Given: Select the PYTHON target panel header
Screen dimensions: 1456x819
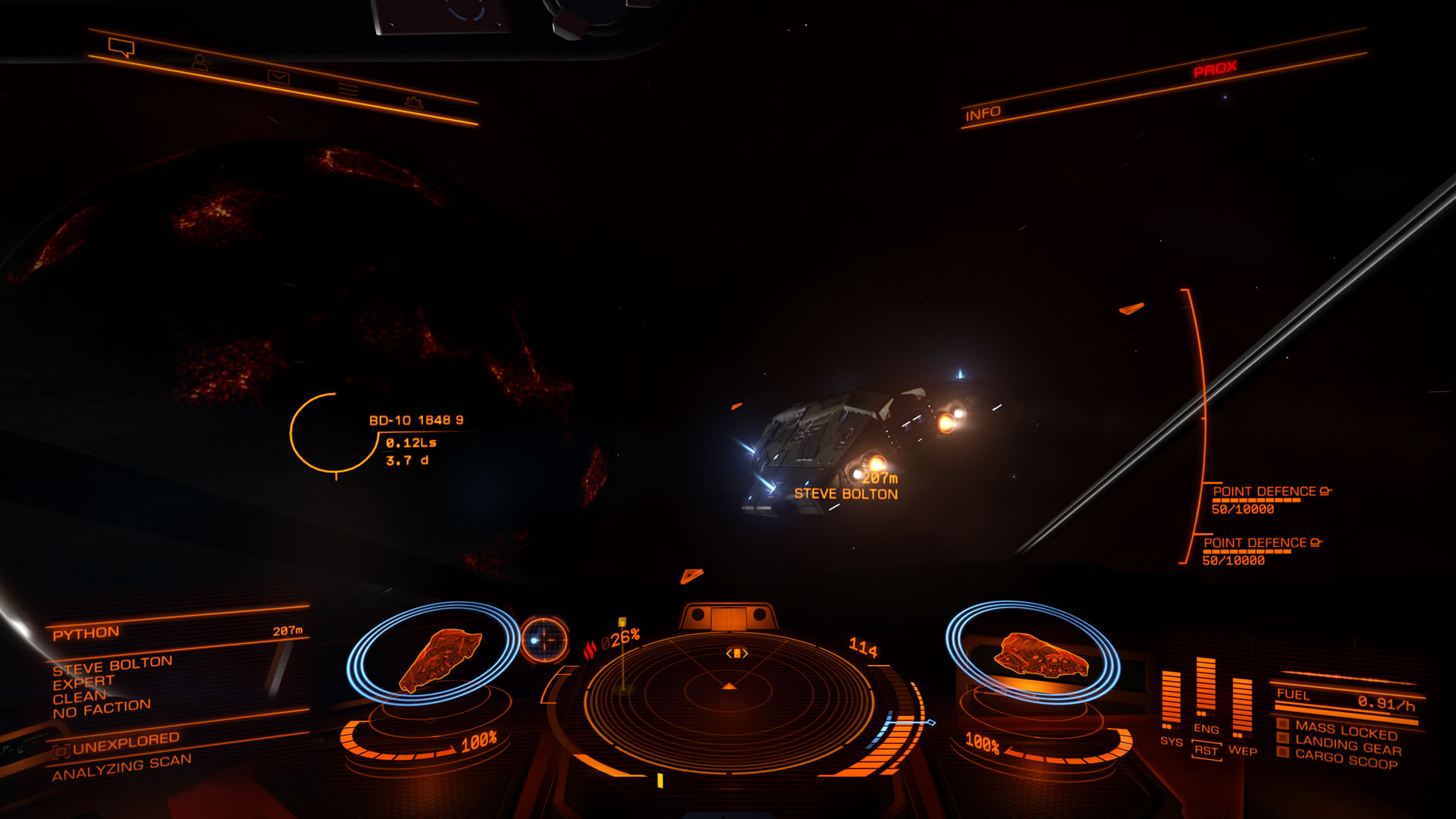Looking at the screenshot, I should point(86,631).
